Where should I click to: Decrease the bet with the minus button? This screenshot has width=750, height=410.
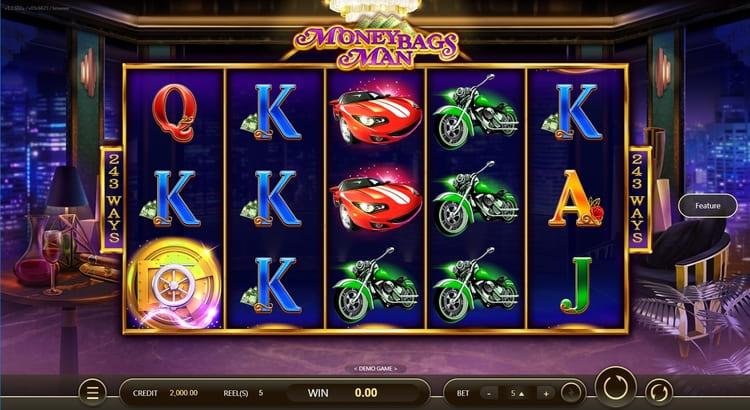pyautogui.click(x=489, y=393)
